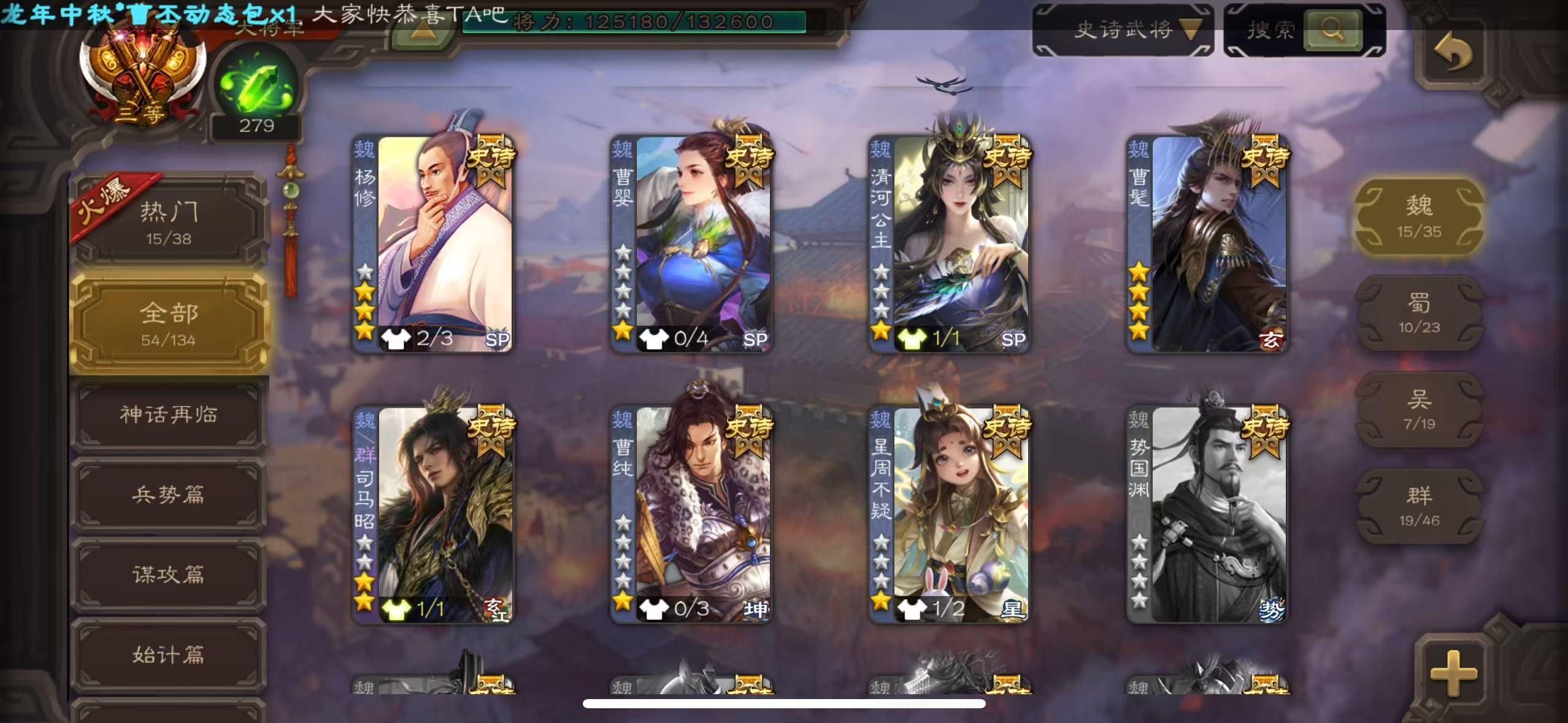Show 吴 faction heroes
This screenshot has width=1568, height=723.
tap(1419, 409)
